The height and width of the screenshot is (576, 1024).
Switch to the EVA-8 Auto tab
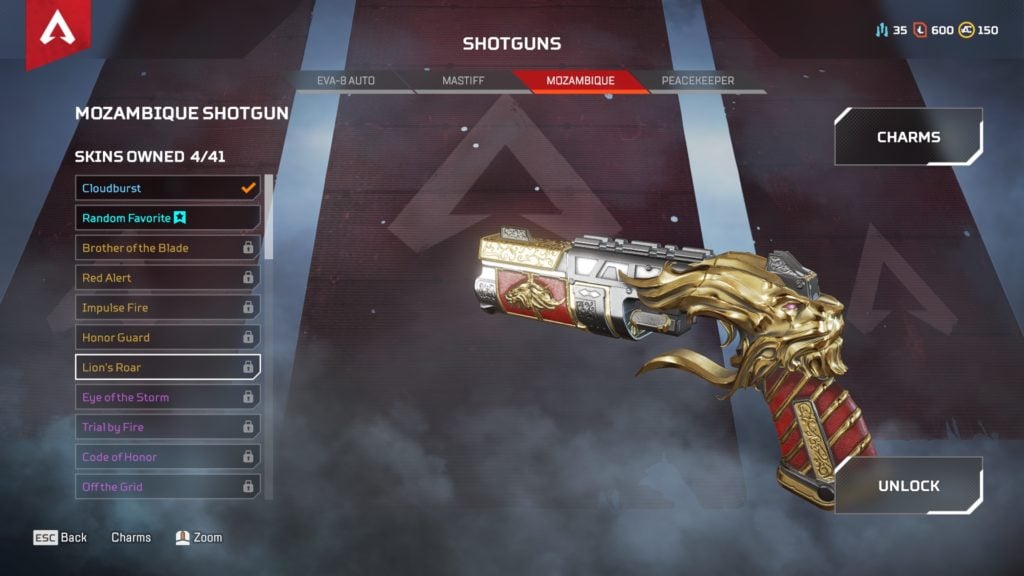pos(346,80)
